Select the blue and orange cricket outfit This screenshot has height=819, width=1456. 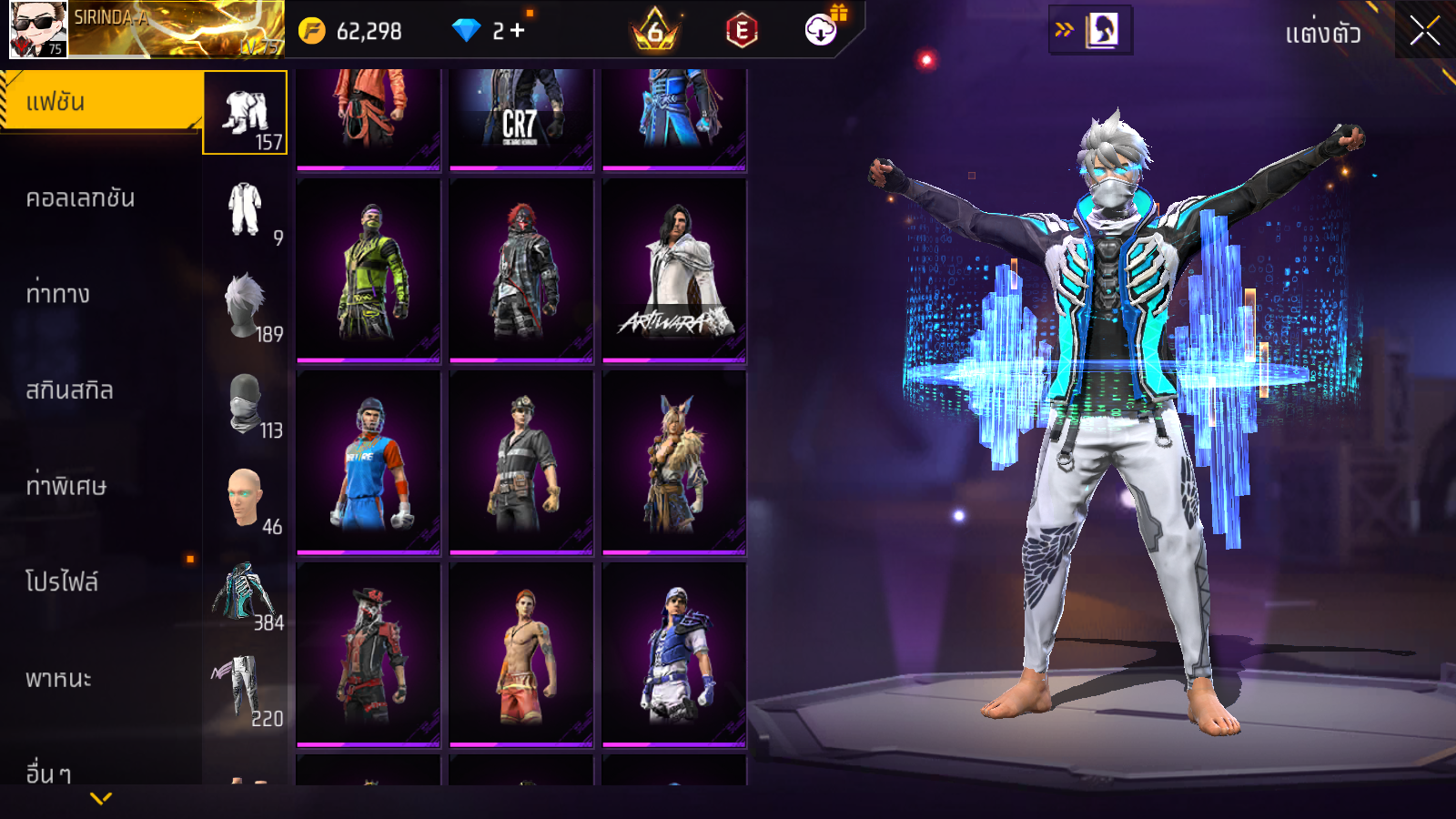click(x=369, y=462)
